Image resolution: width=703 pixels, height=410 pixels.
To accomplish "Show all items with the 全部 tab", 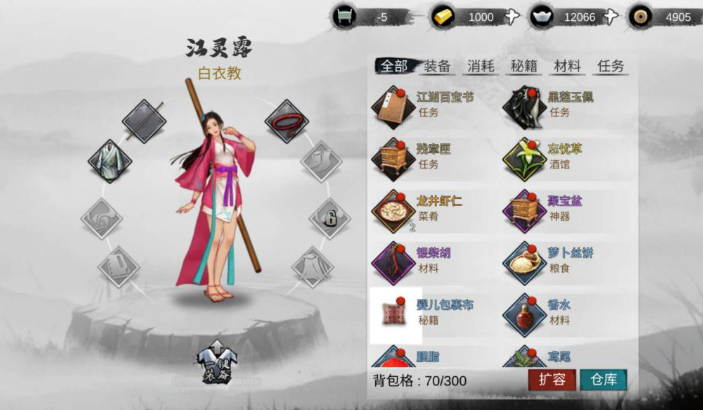I will coord(394,66).
